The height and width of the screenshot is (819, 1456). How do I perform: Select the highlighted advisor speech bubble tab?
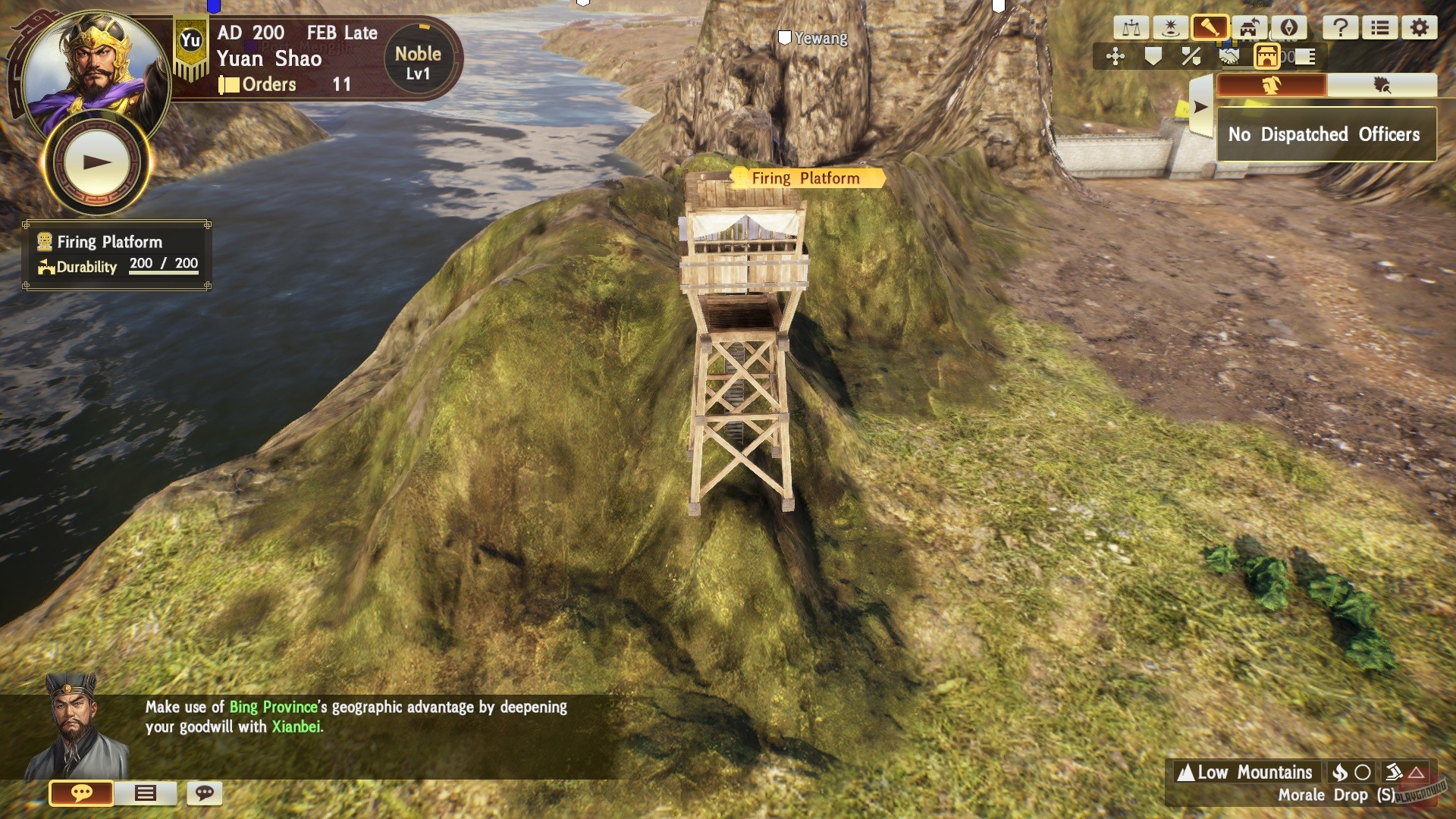click(x=81, y=793)
